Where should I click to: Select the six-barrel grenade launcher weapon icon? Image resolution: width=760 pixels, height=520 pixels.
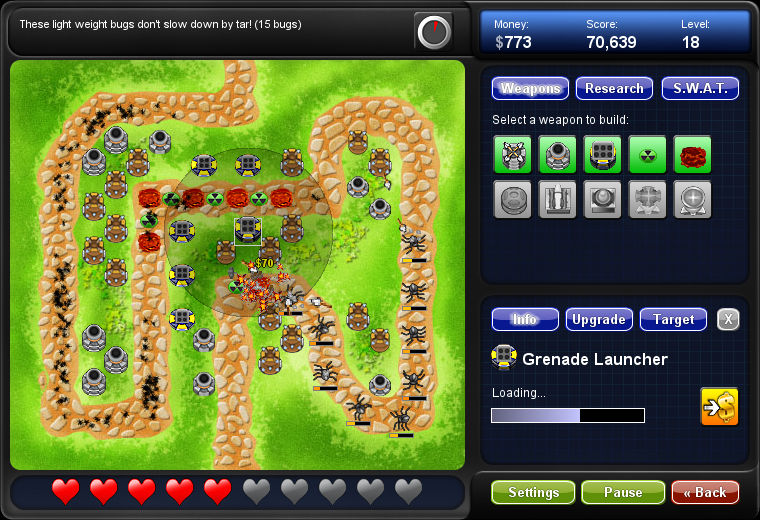pyautogui.click(x=602, y=154)
